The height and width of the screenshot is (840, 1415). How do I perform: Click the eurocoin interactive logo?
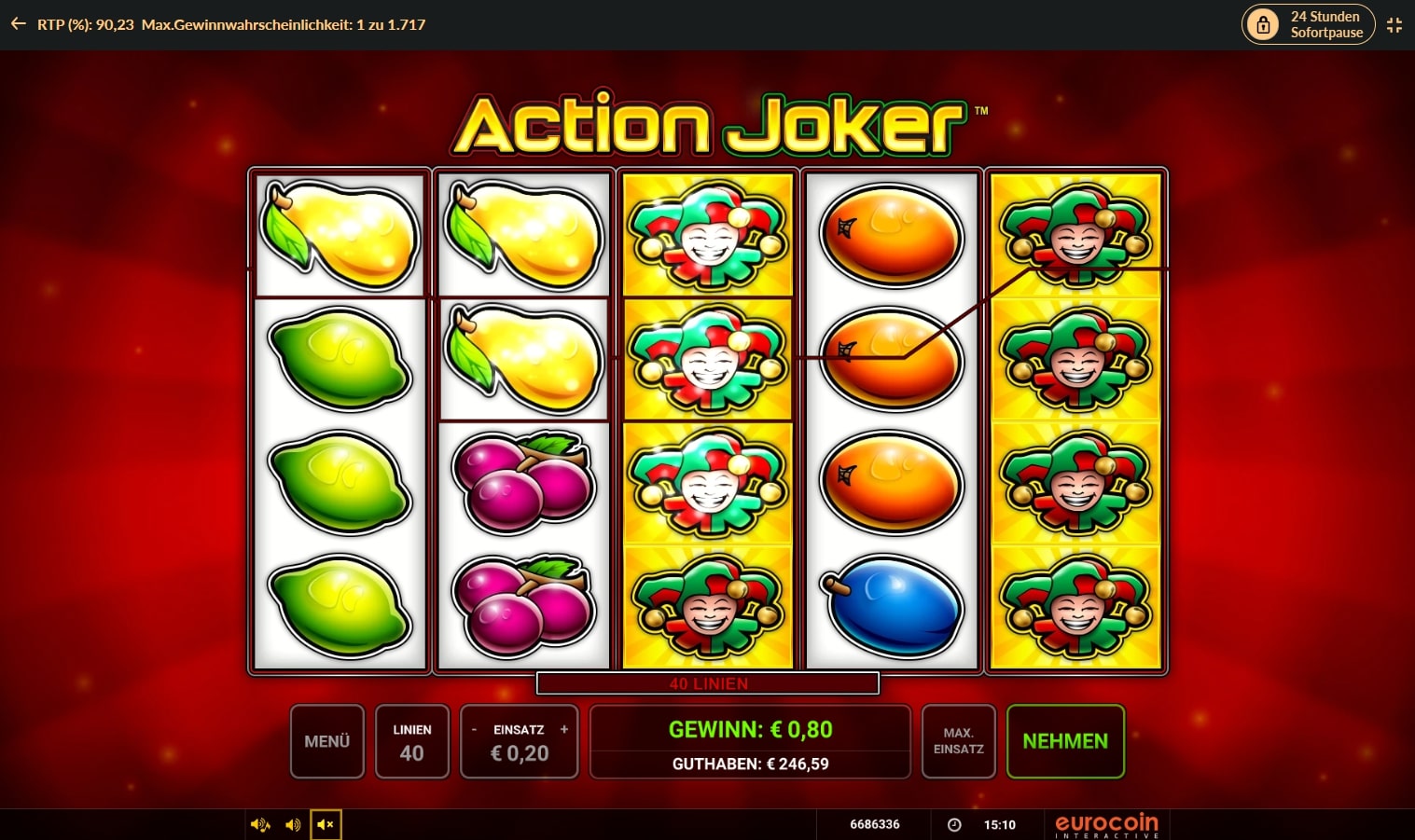click(1105, 824)
